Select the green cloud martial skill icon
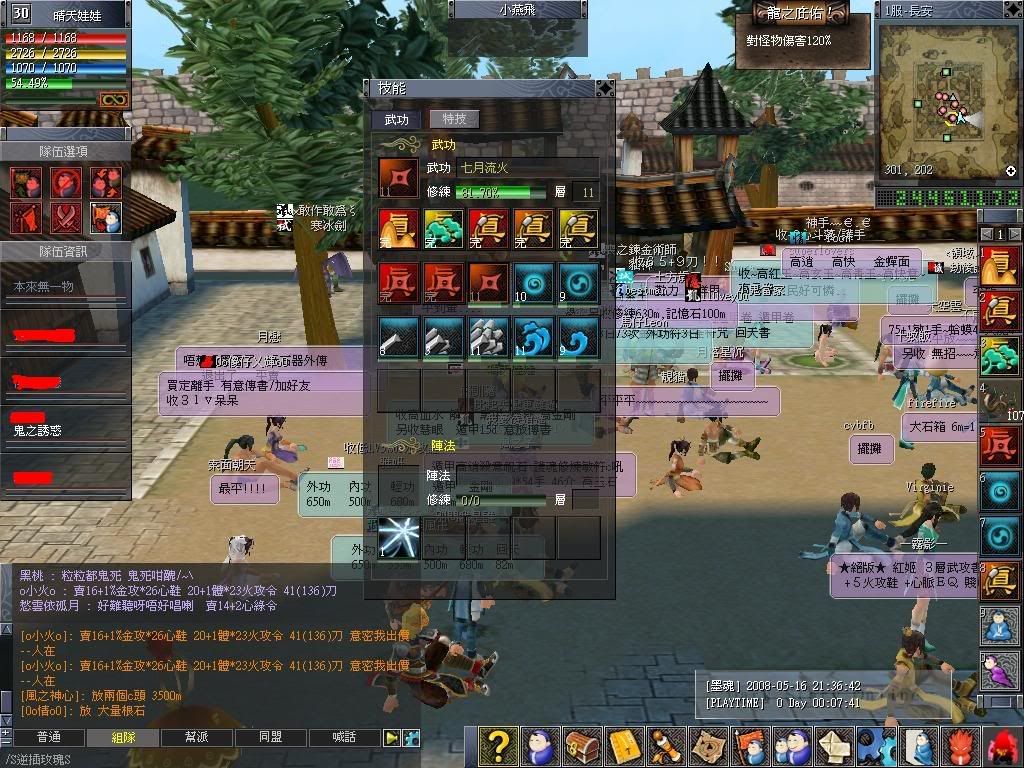 (x=443, y=229)
